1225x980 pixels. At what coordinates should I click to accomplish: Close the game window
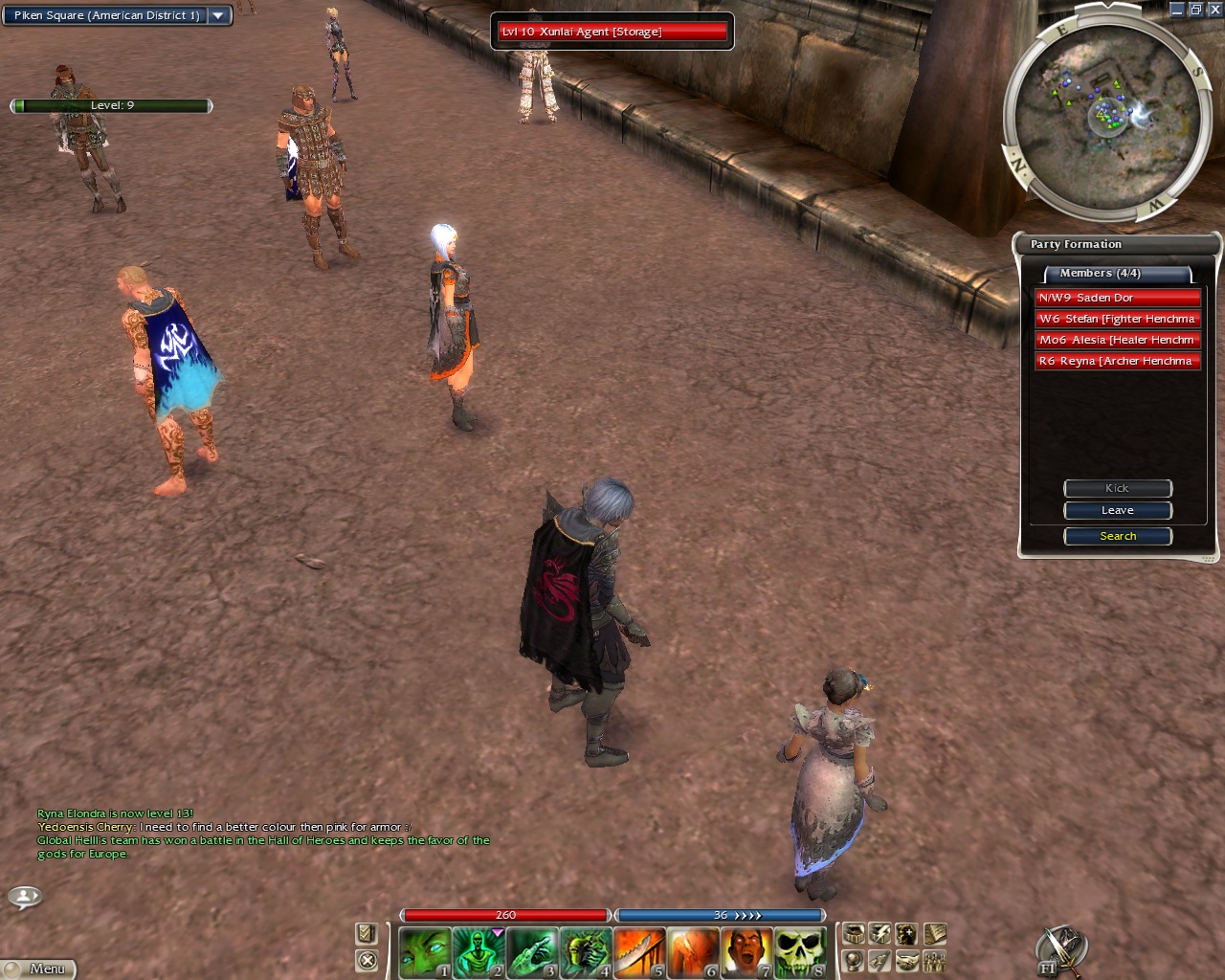point(1214,10)
